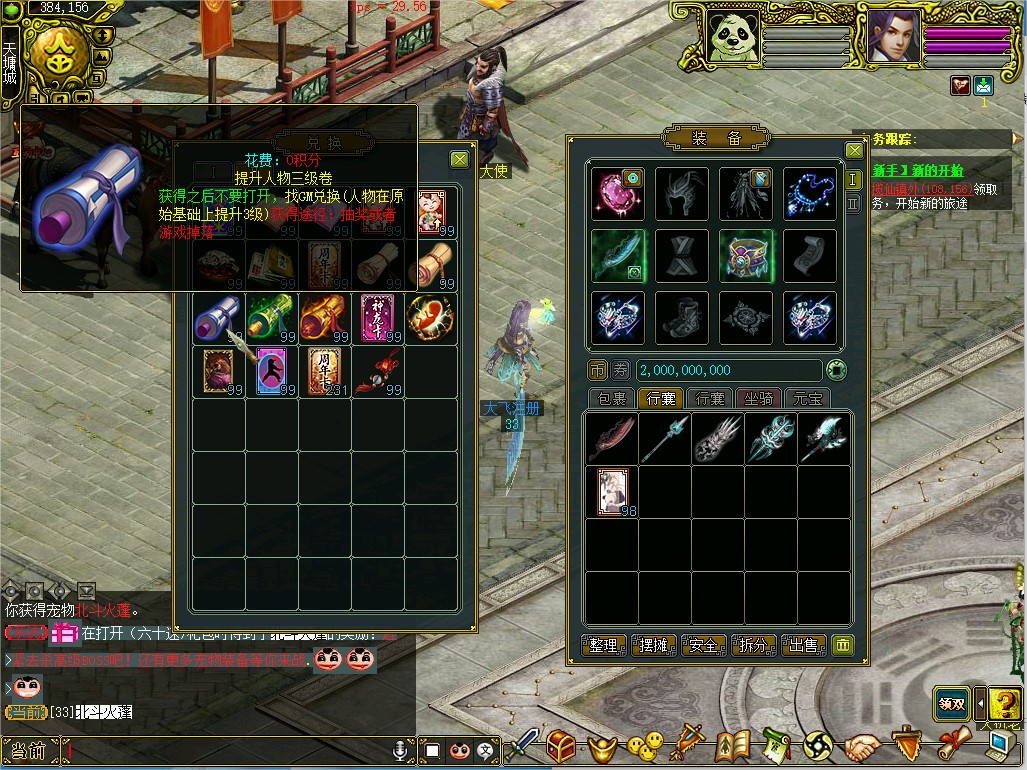Select the green scroll in exchange list
The width and height of the screenshot is (1027, 770).
point(270,316)
